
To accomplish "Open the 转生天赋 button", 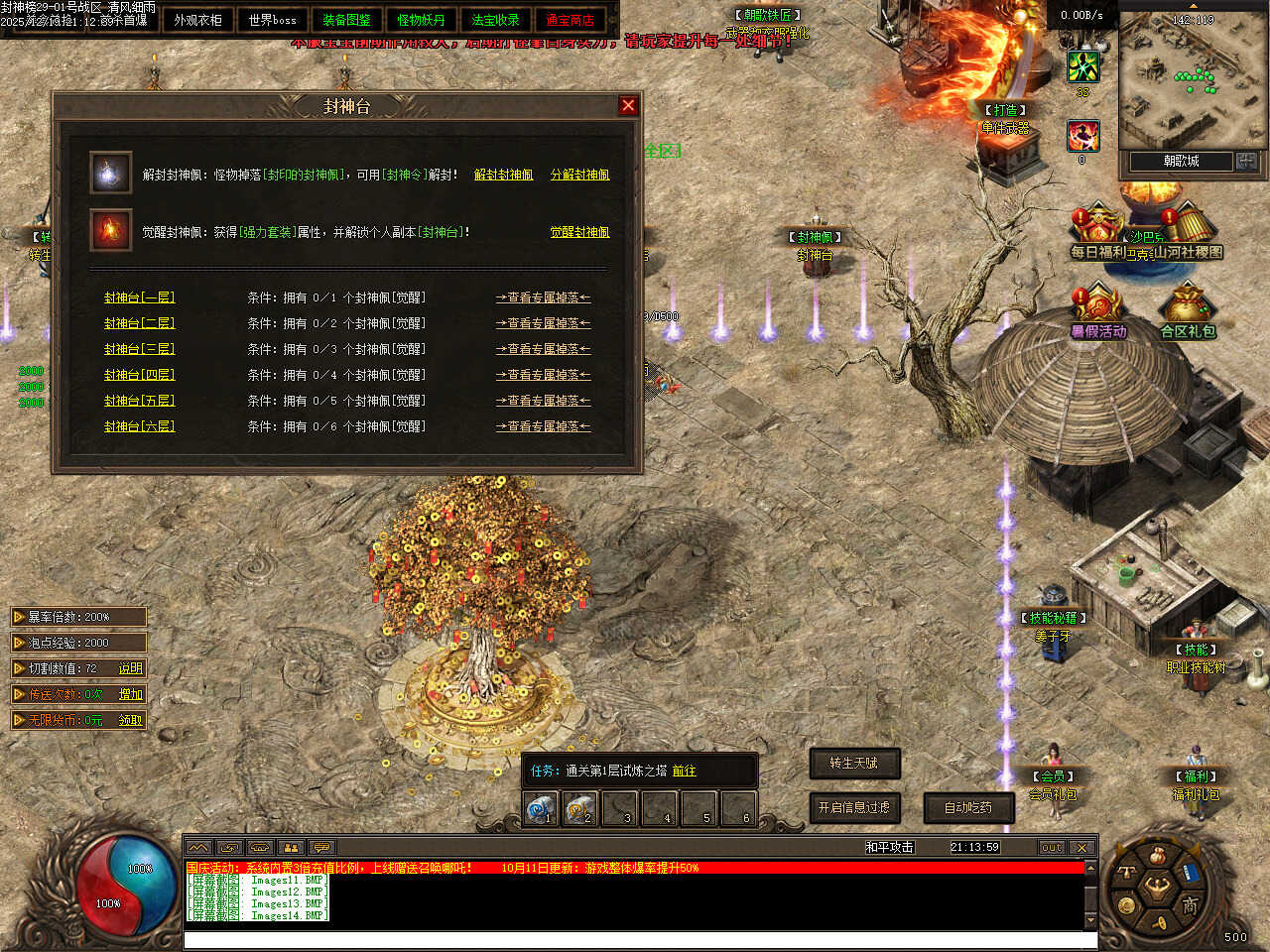I will (854, 763).
